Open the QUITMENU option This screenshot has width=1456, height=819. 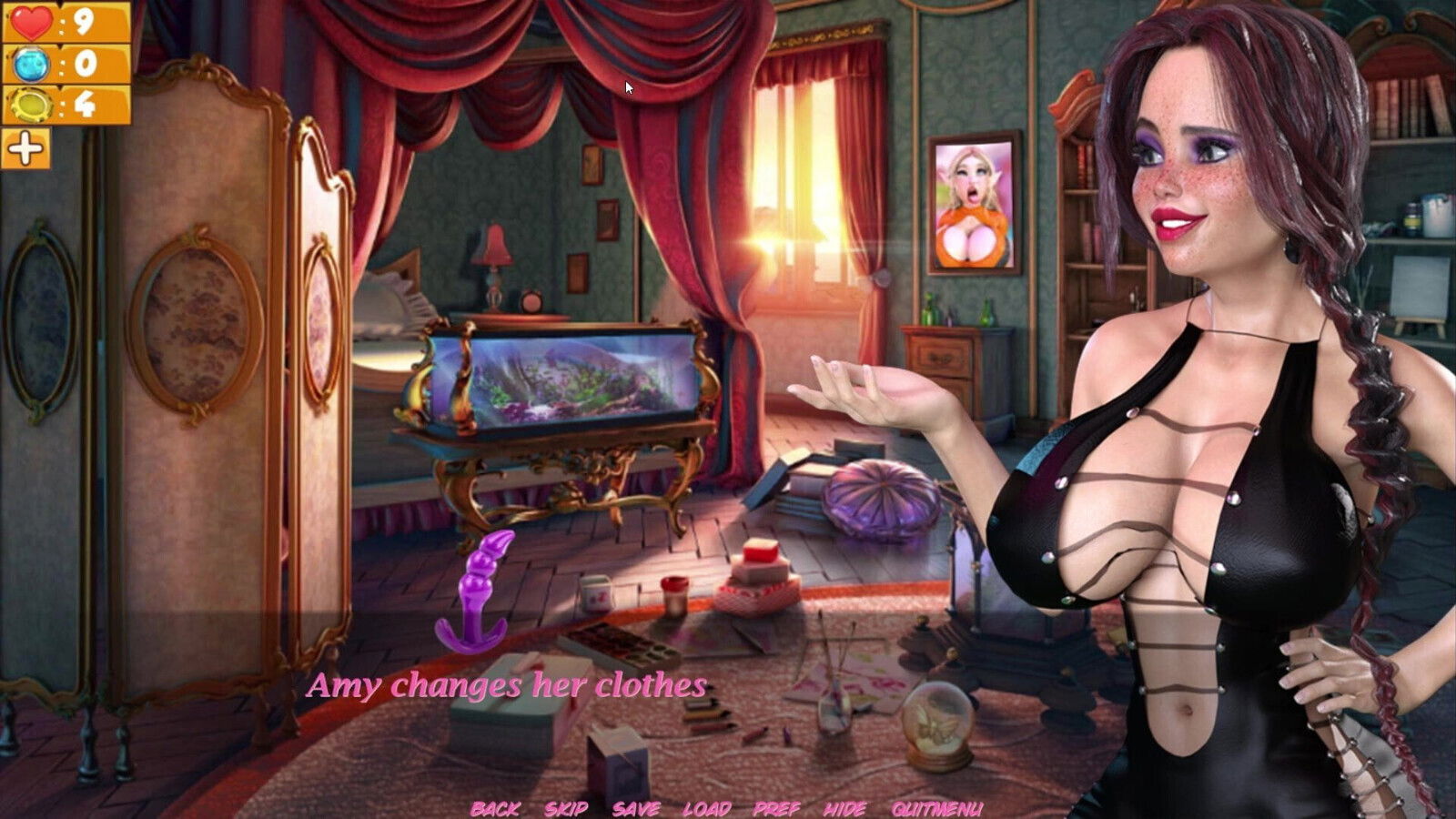tap(936, 806)
